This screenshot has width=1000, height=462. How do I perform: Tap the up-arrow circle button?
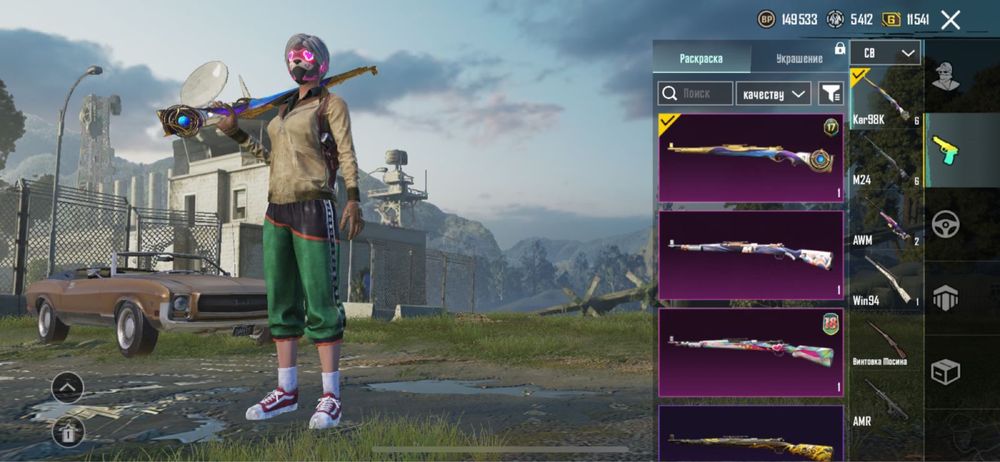pos(68,386)
